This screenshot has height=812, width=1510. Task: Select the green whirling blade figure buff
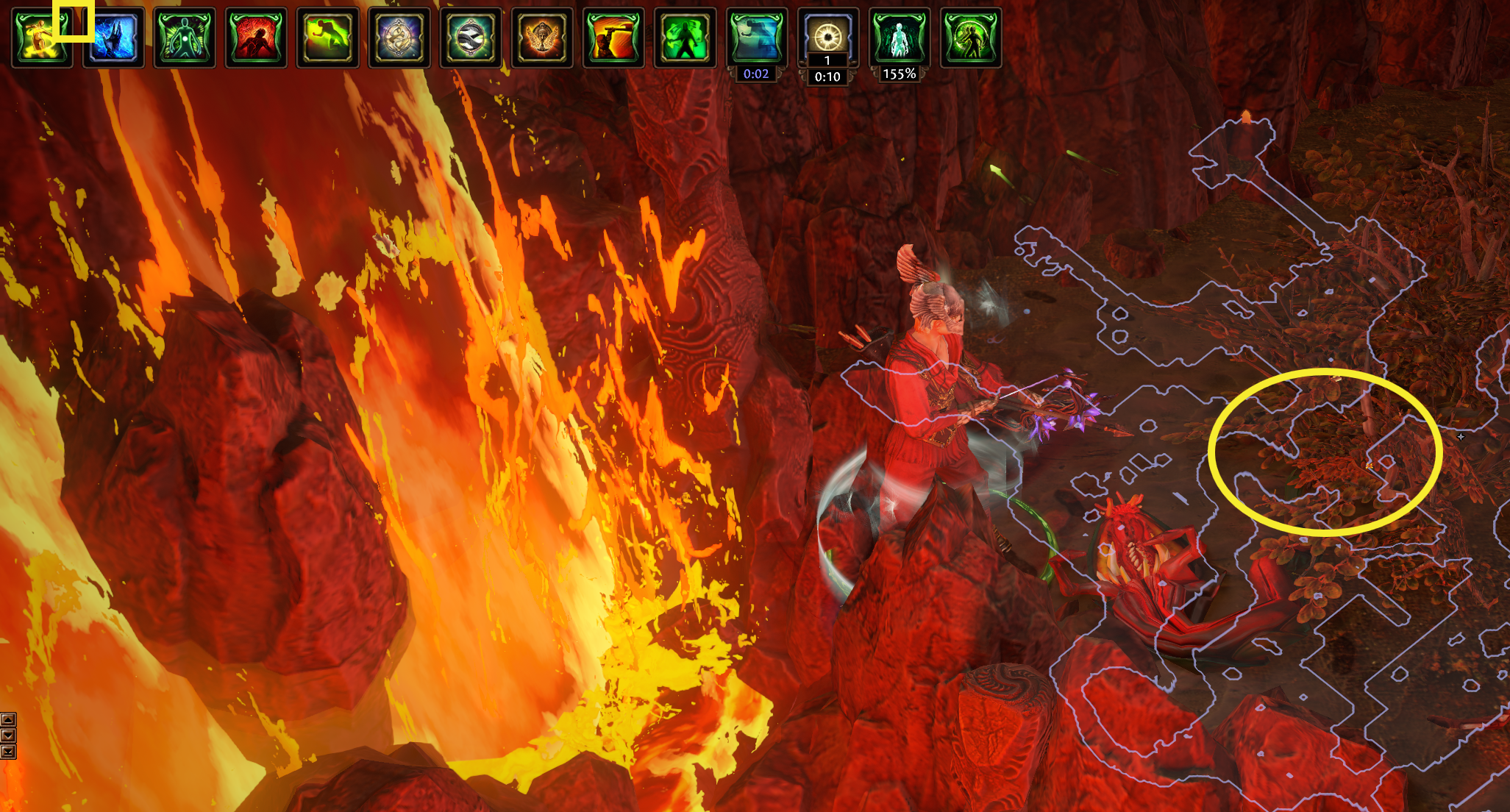click(x=971, y=38)
